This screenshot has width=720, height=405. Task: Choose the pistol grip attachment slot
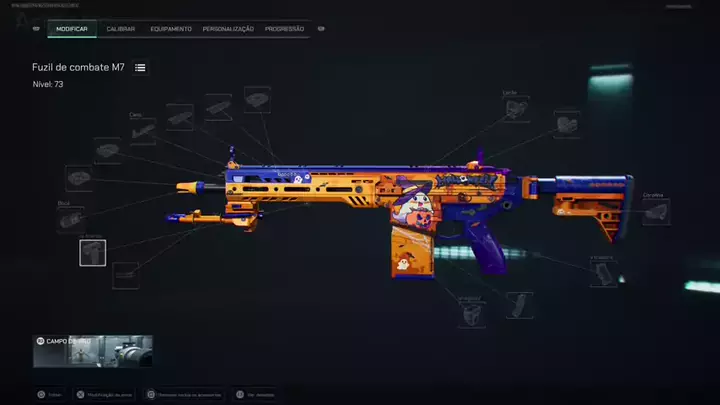[x=603, y=272]
